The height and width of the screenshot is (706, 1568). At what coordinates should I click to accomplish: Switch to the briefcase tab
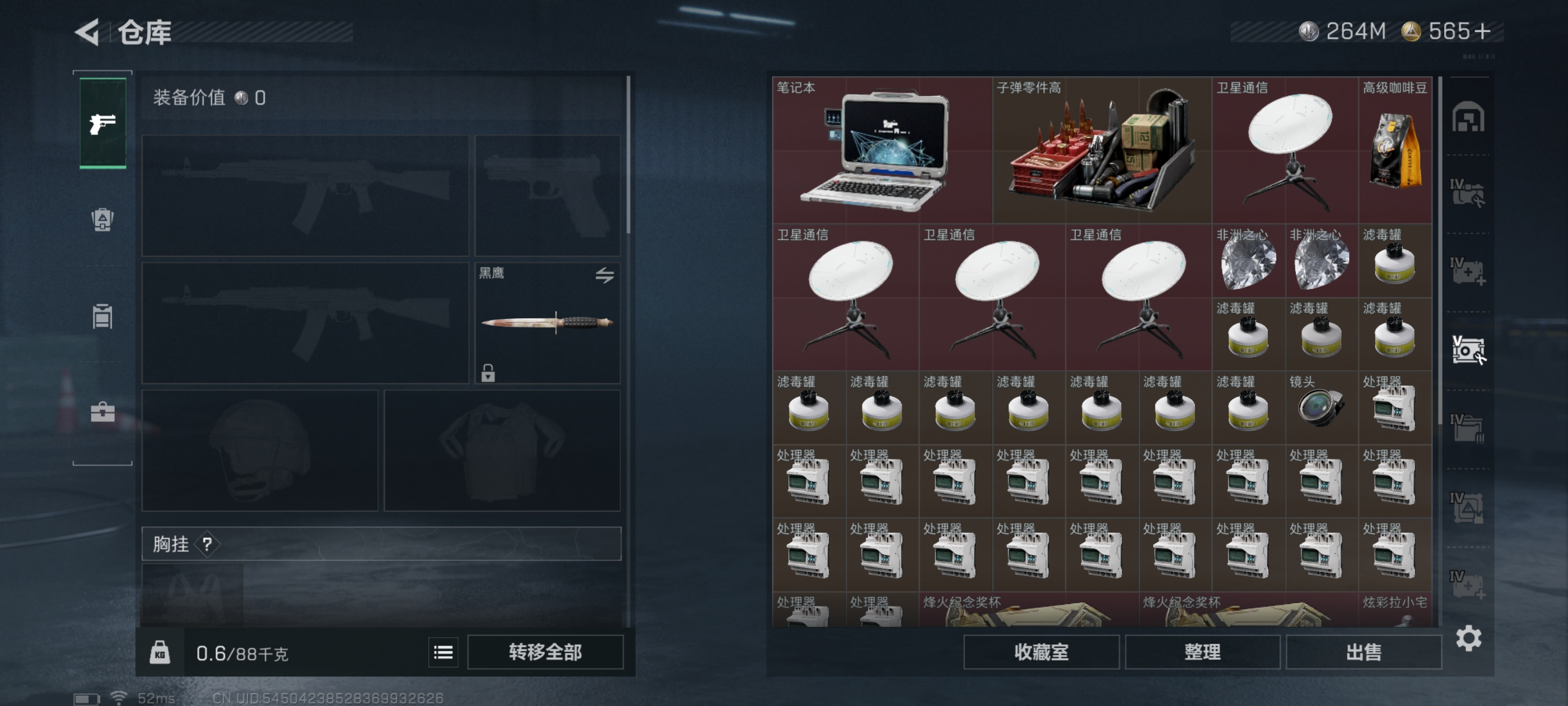(102, 412)
